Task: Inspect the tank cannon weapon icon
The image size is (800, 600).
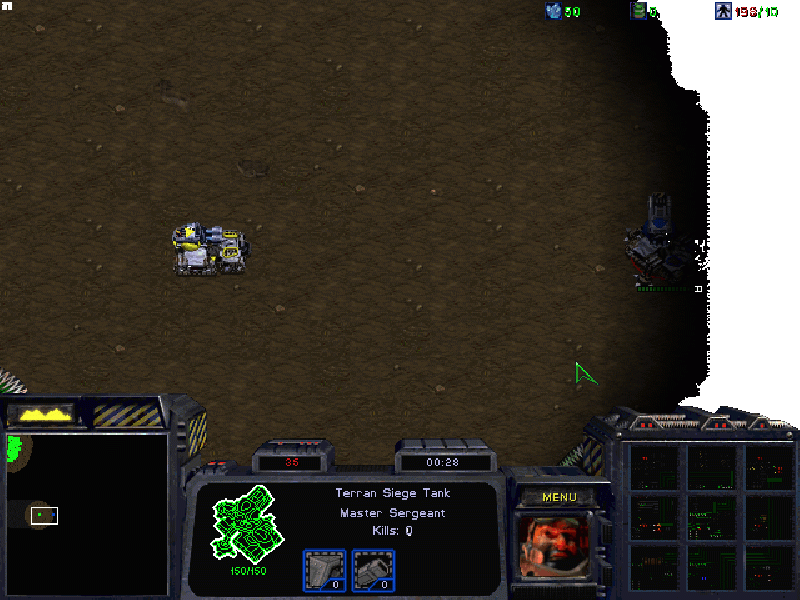Action: [x=373, y=571]
